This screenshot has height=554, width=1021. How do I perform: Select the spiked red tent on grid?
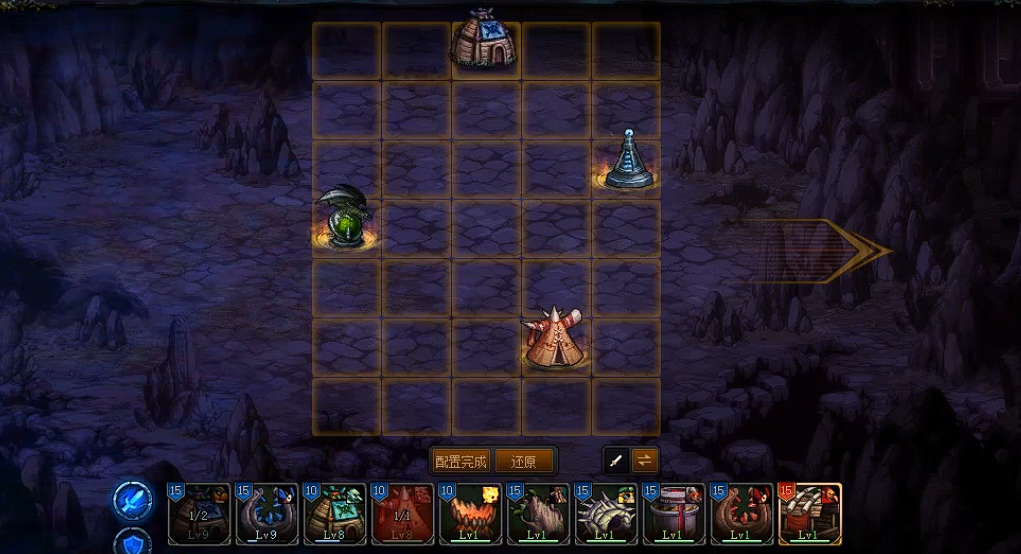[x=553, y=338]
